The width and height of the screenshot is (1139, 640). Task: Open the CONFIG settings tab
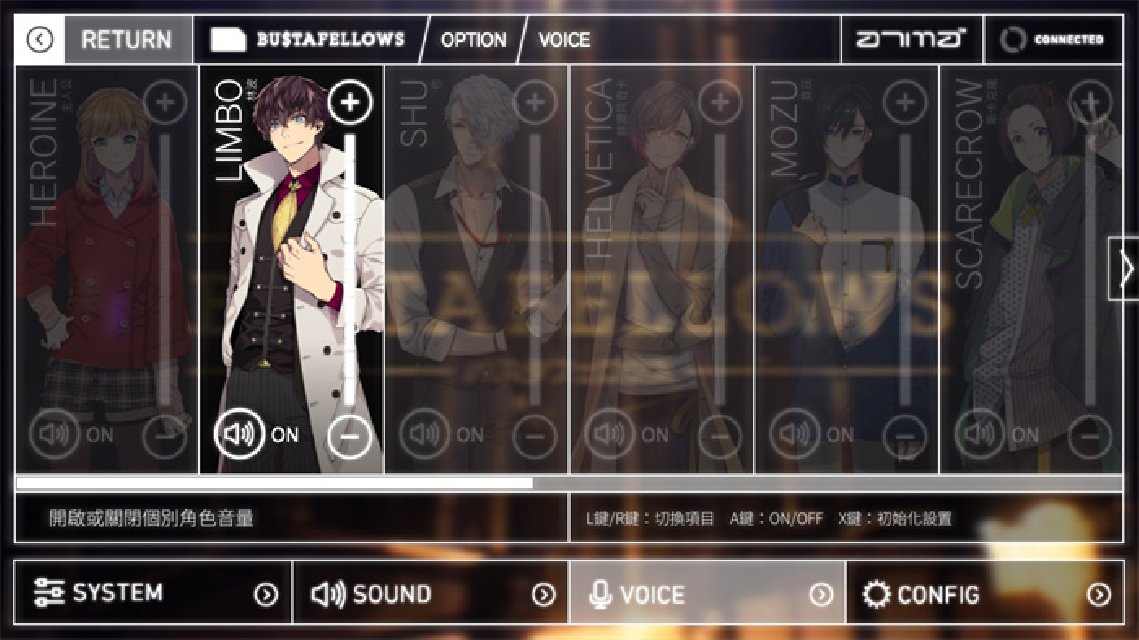(x=985, y=594)
